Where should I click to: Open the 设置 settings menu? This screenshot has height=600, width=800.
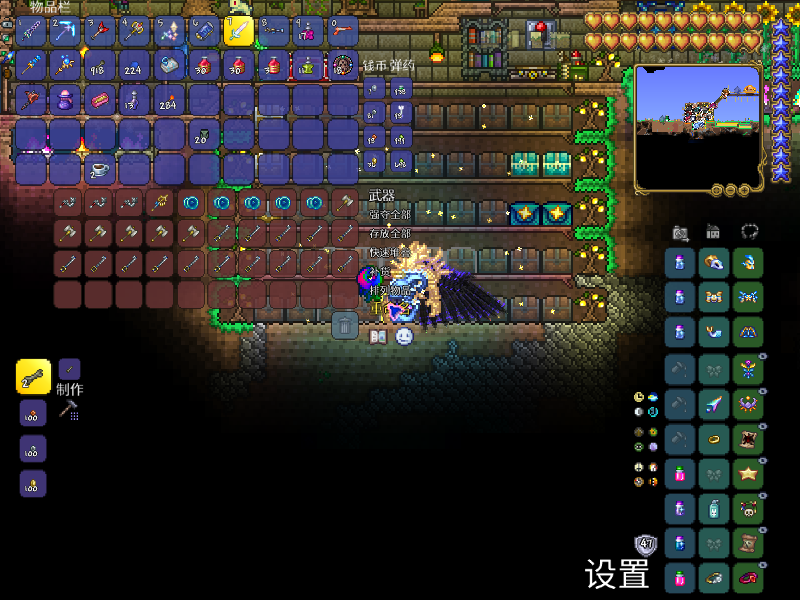pyautogui.click(x=617, y=574)
